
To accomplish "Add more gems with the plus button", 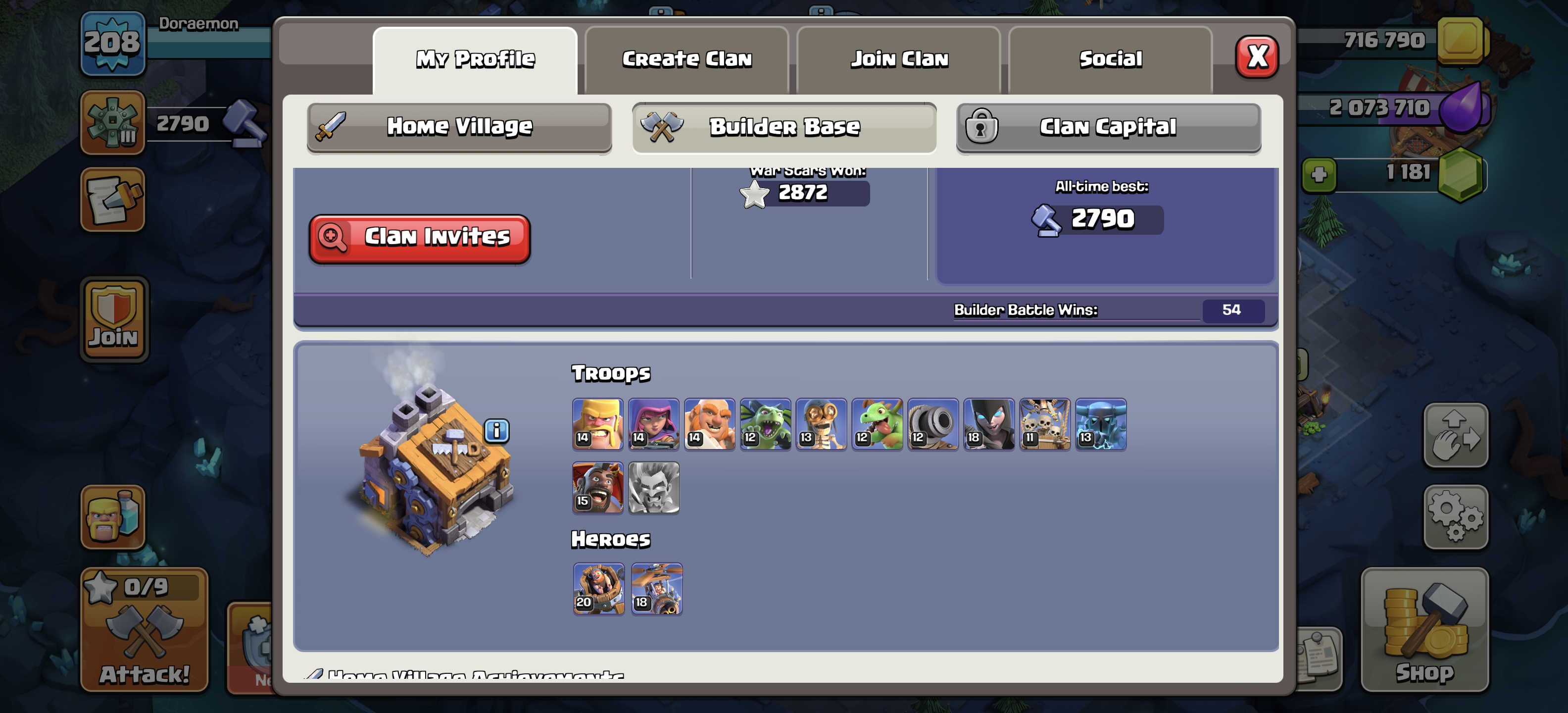I will point(1319,175).
